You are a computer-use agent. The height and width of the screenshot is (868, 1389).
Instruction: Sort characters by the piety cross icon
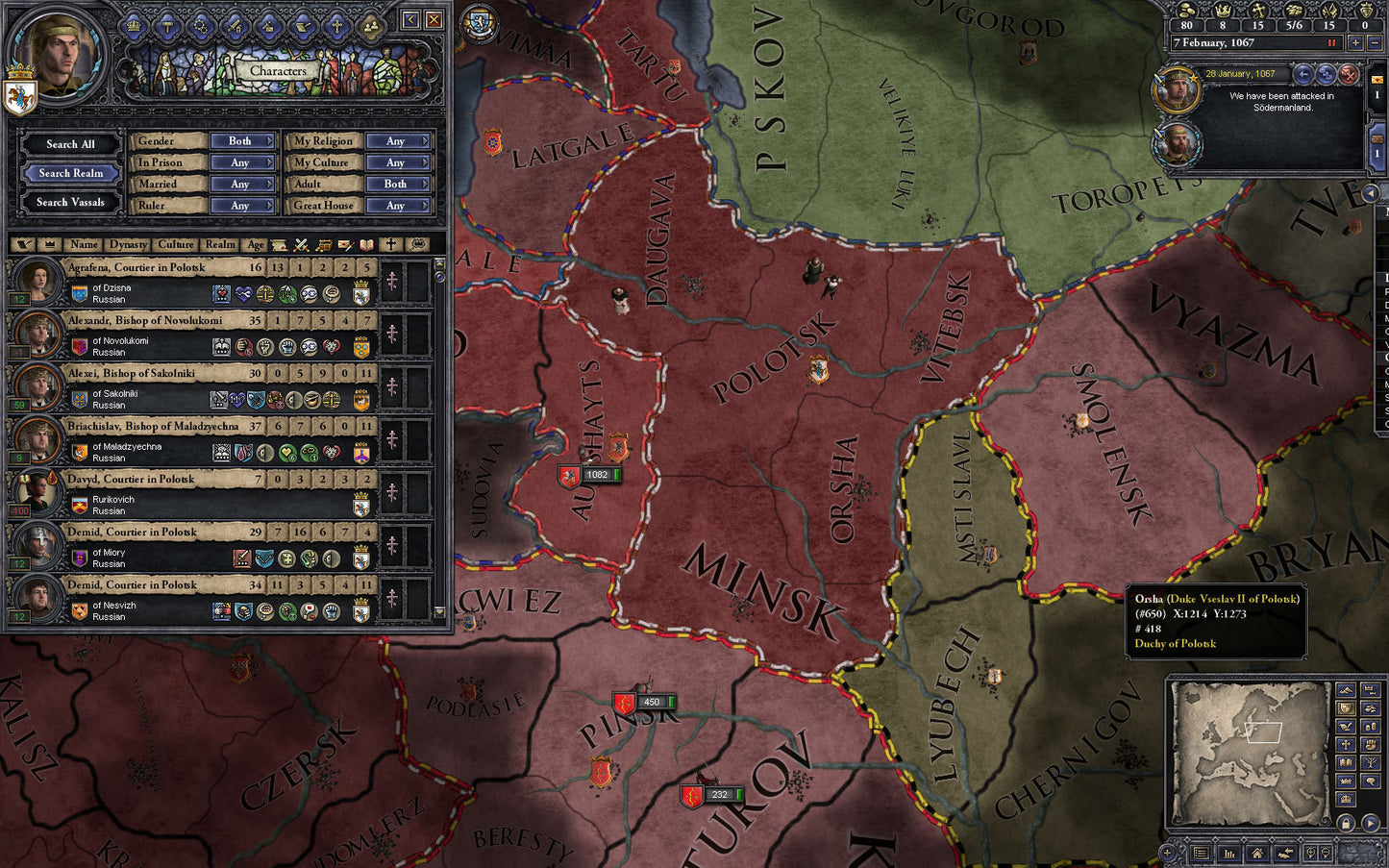coord(390,245)
